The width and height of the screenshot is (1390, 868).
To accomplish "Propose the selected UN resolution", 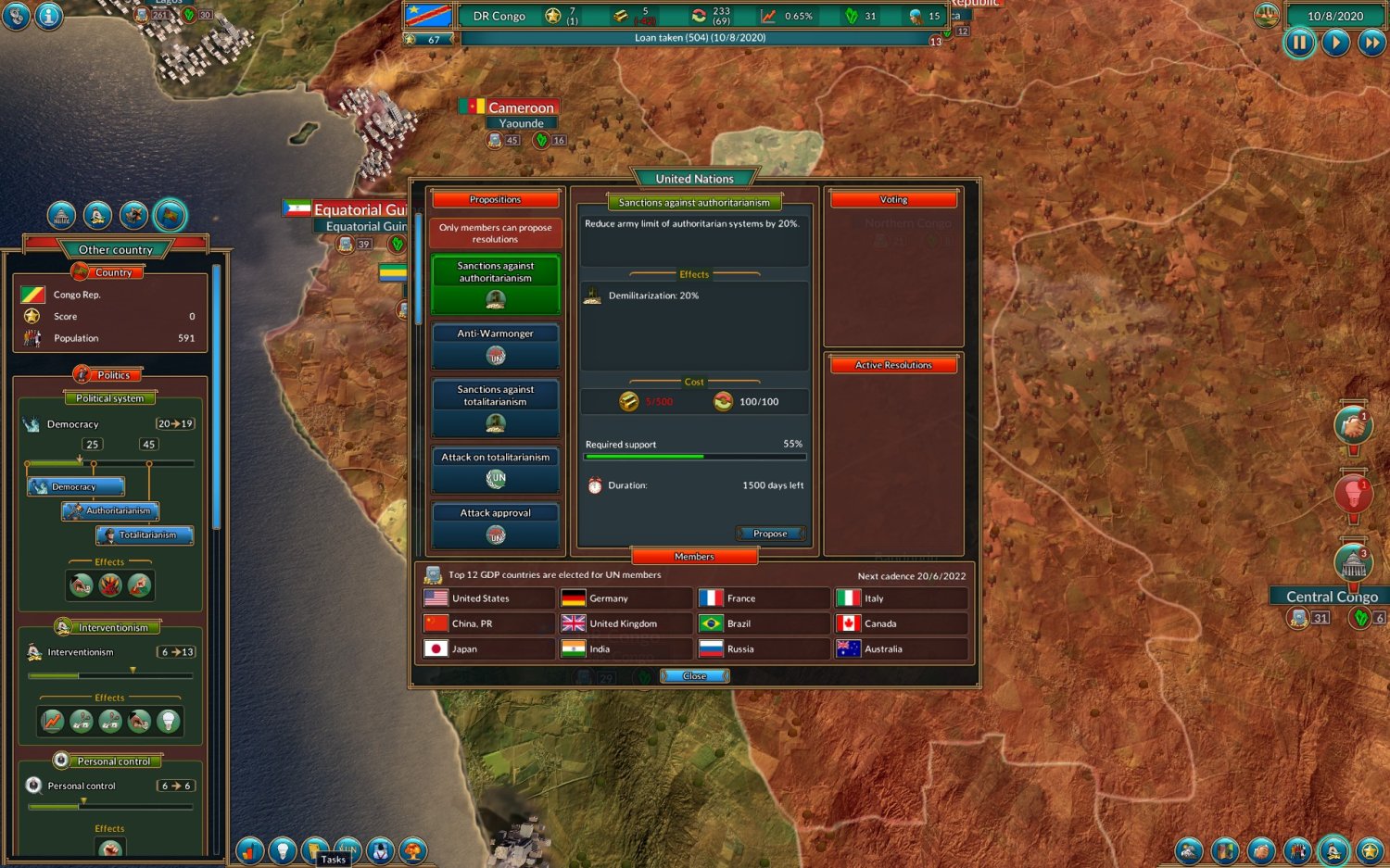I will (x=770, y=534).
